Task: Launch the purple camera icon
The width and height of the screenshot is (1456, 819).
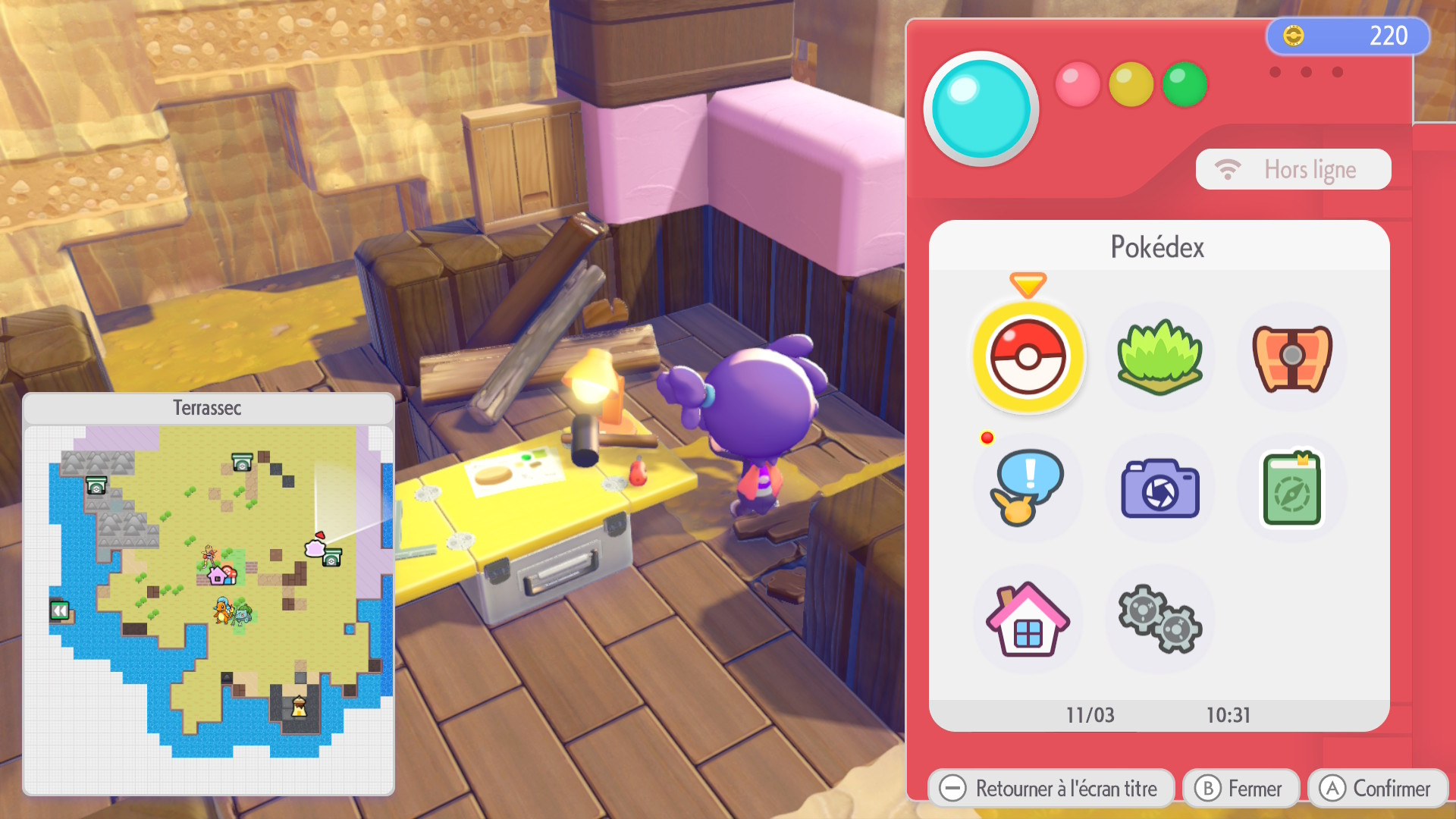Action: click(x=1159, y=489)
